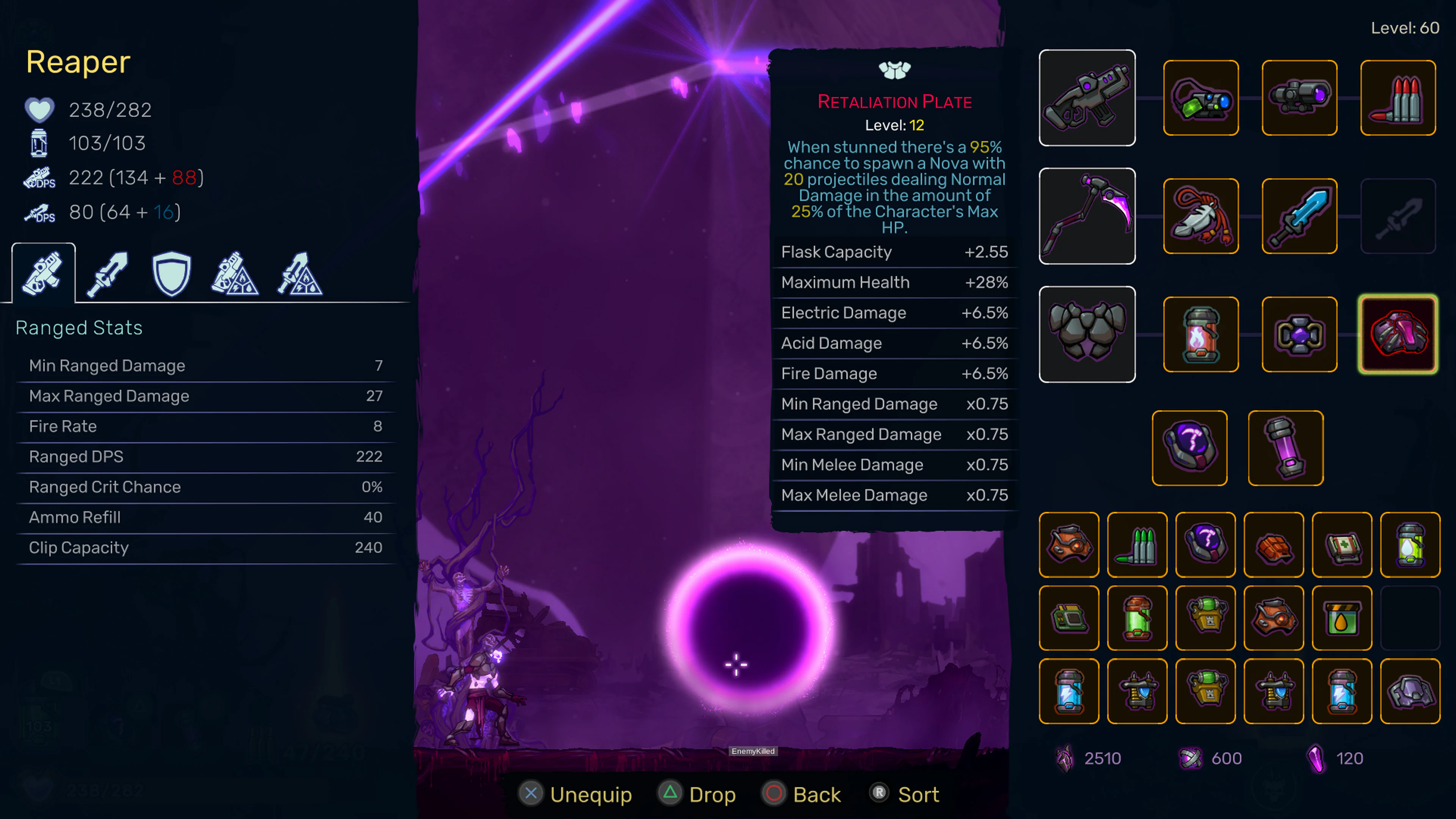Select the feather talisman attachment
1456x819 pixels.
1200,215
